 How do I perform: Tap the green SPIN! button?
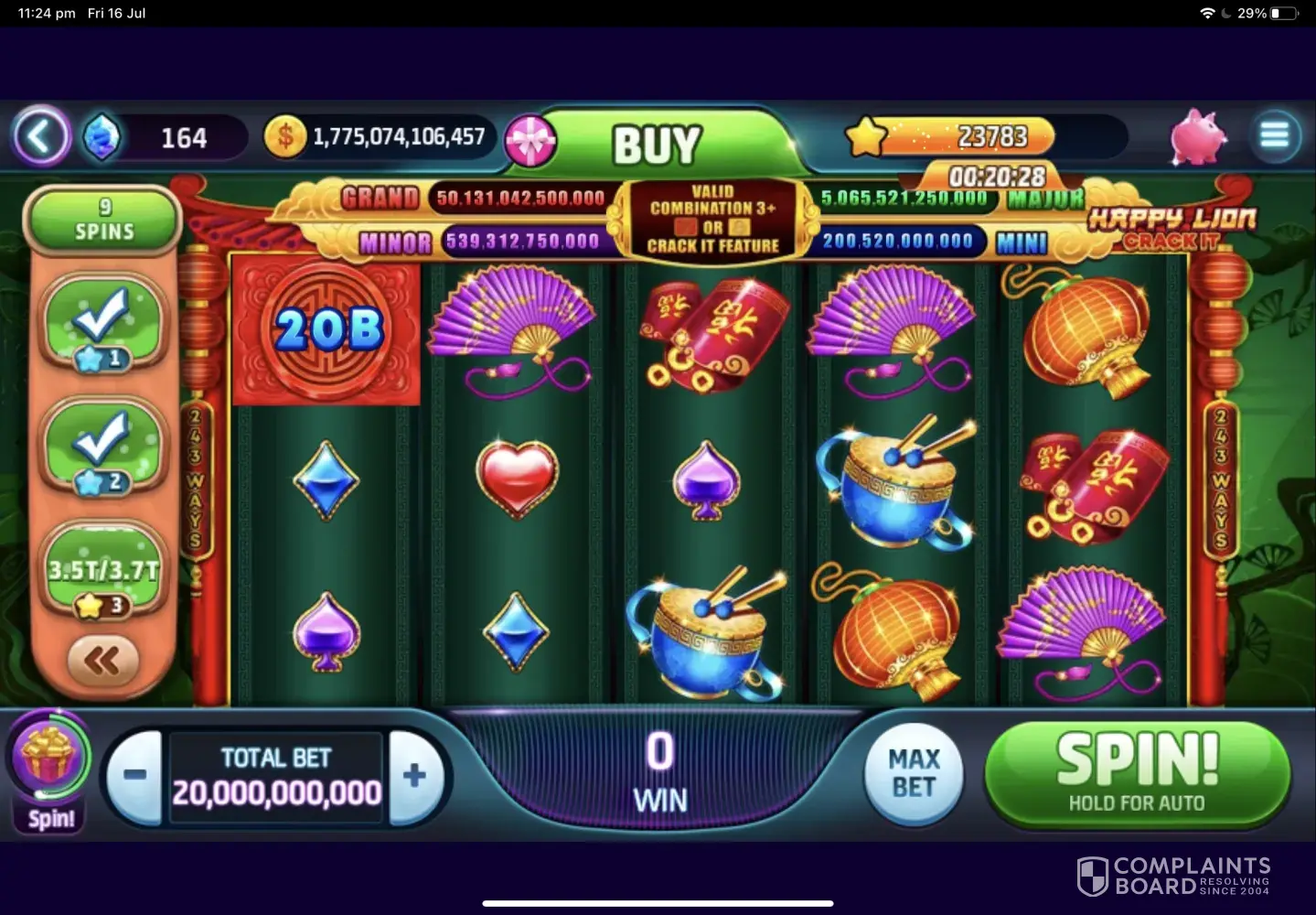coord(1137,773)
